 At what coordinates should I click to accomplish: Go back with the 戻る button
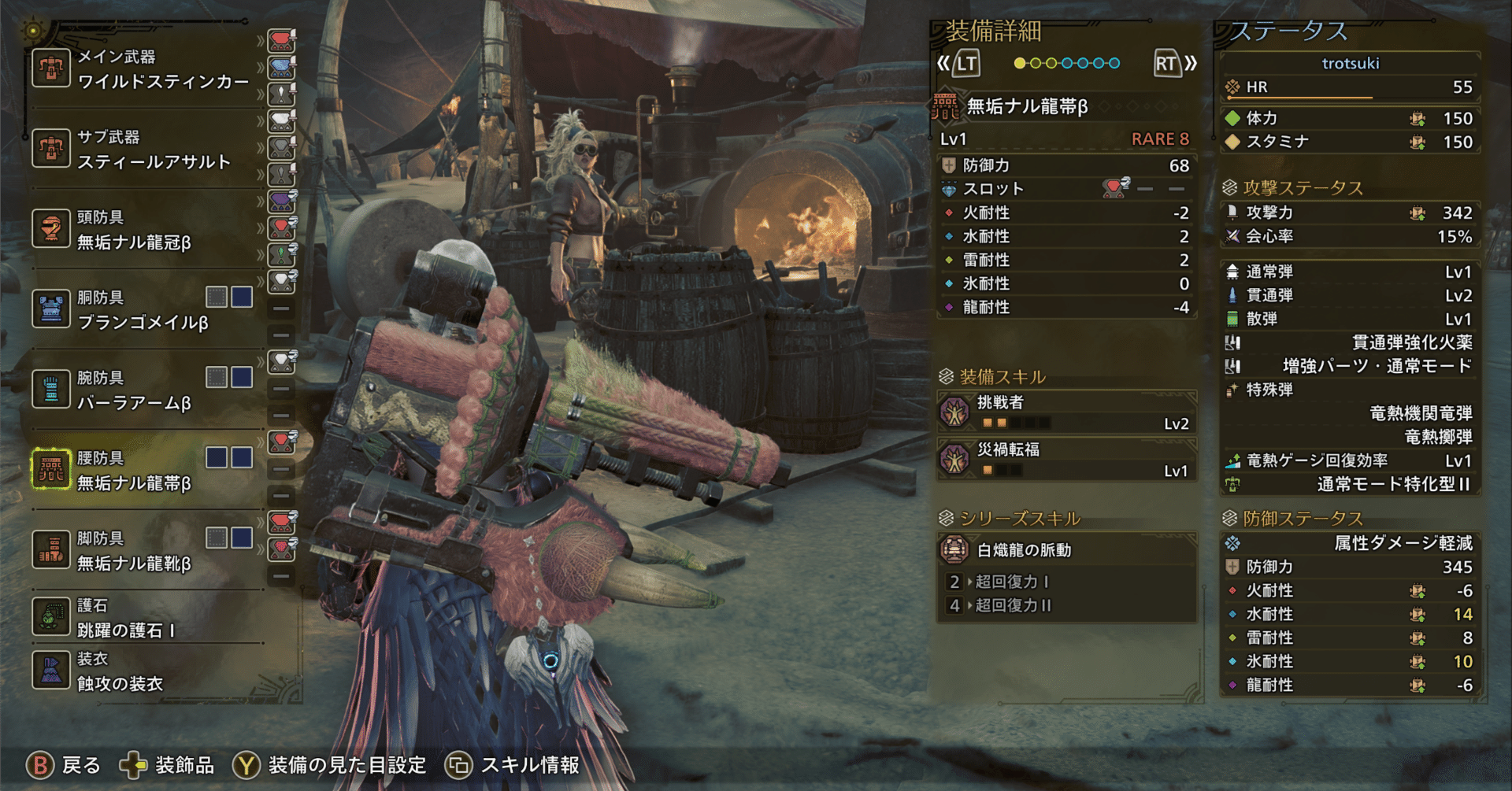click(65, 765)
